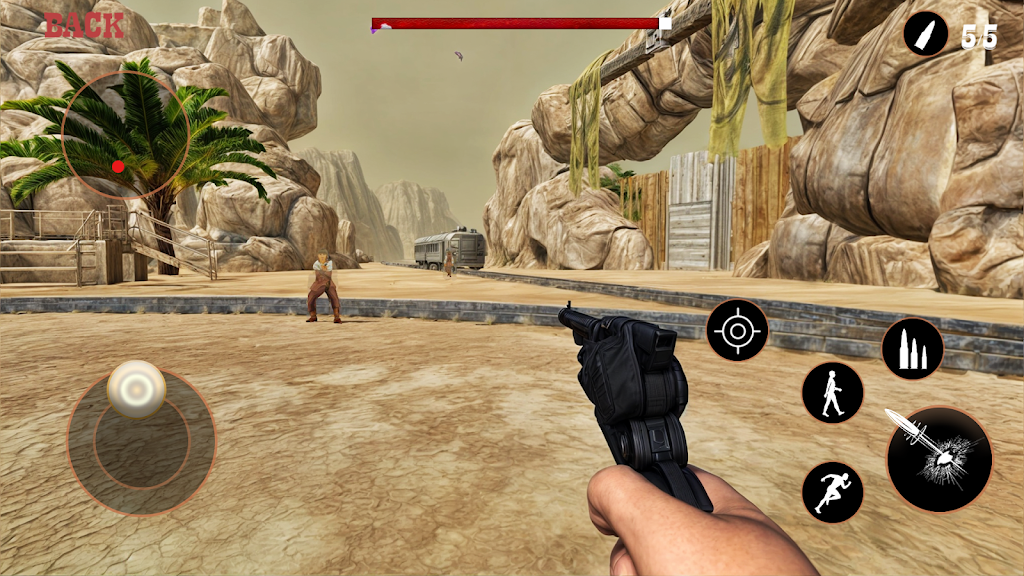The height and width of the screenshot is (576, 1024).
Task: Toggle the walking figure stance button
Action: point(832,392)
